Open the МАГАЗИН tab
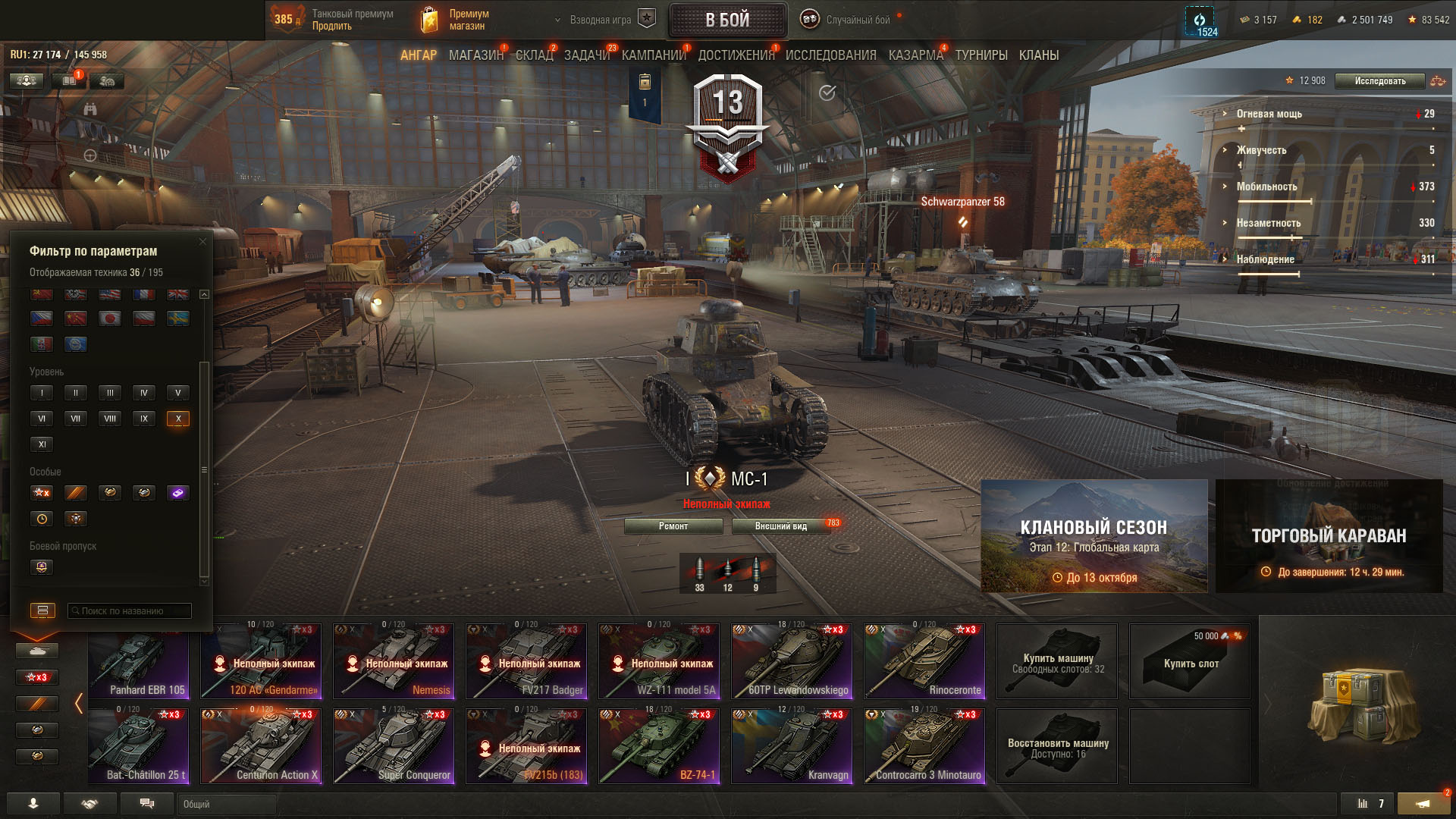This screenshot has height=819, width=1456. click(x=475, y=55)
